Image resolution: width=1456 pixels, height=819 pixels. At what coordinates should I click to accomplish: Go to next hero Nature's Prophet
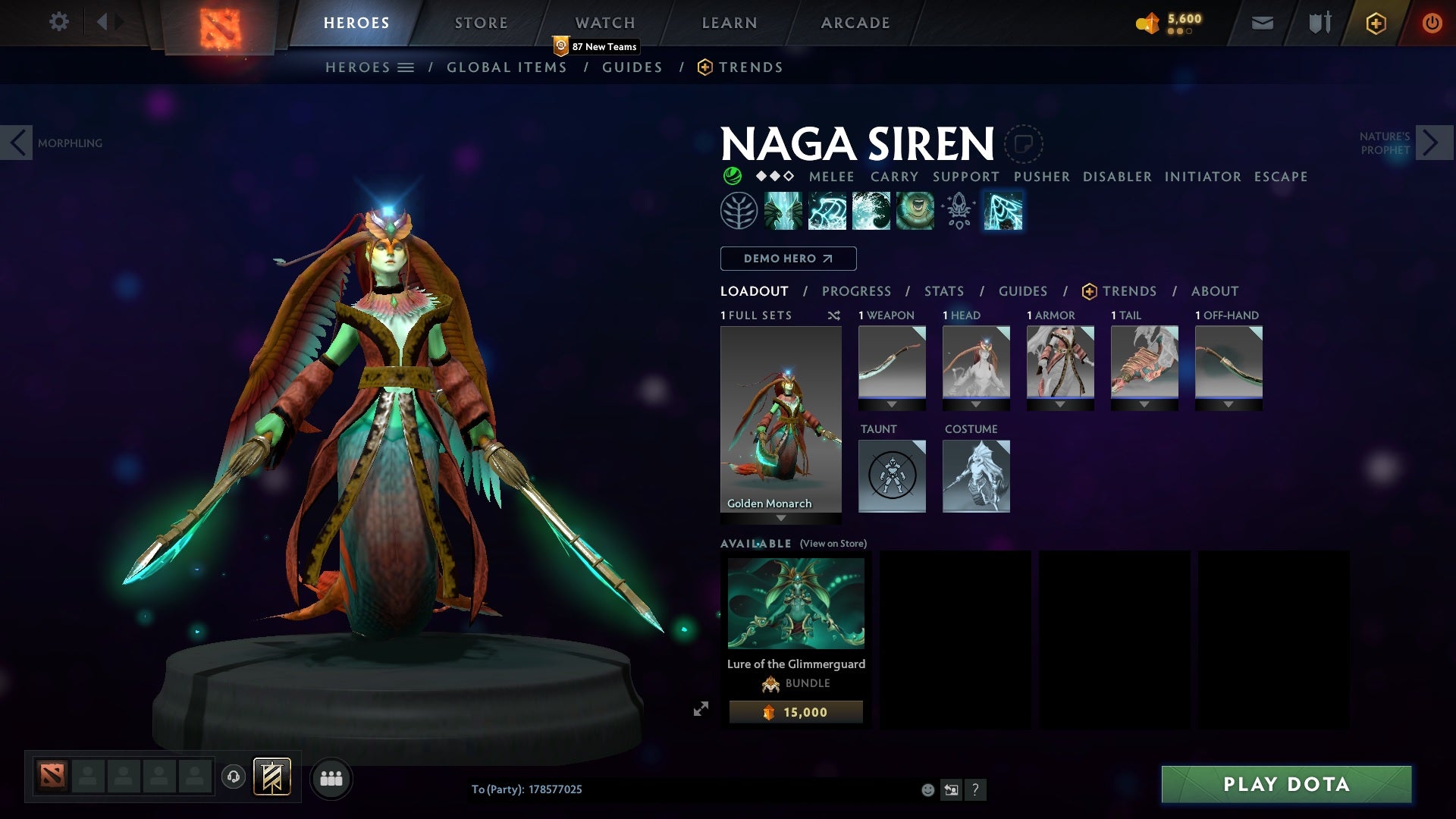click(x=1433, y=143)
